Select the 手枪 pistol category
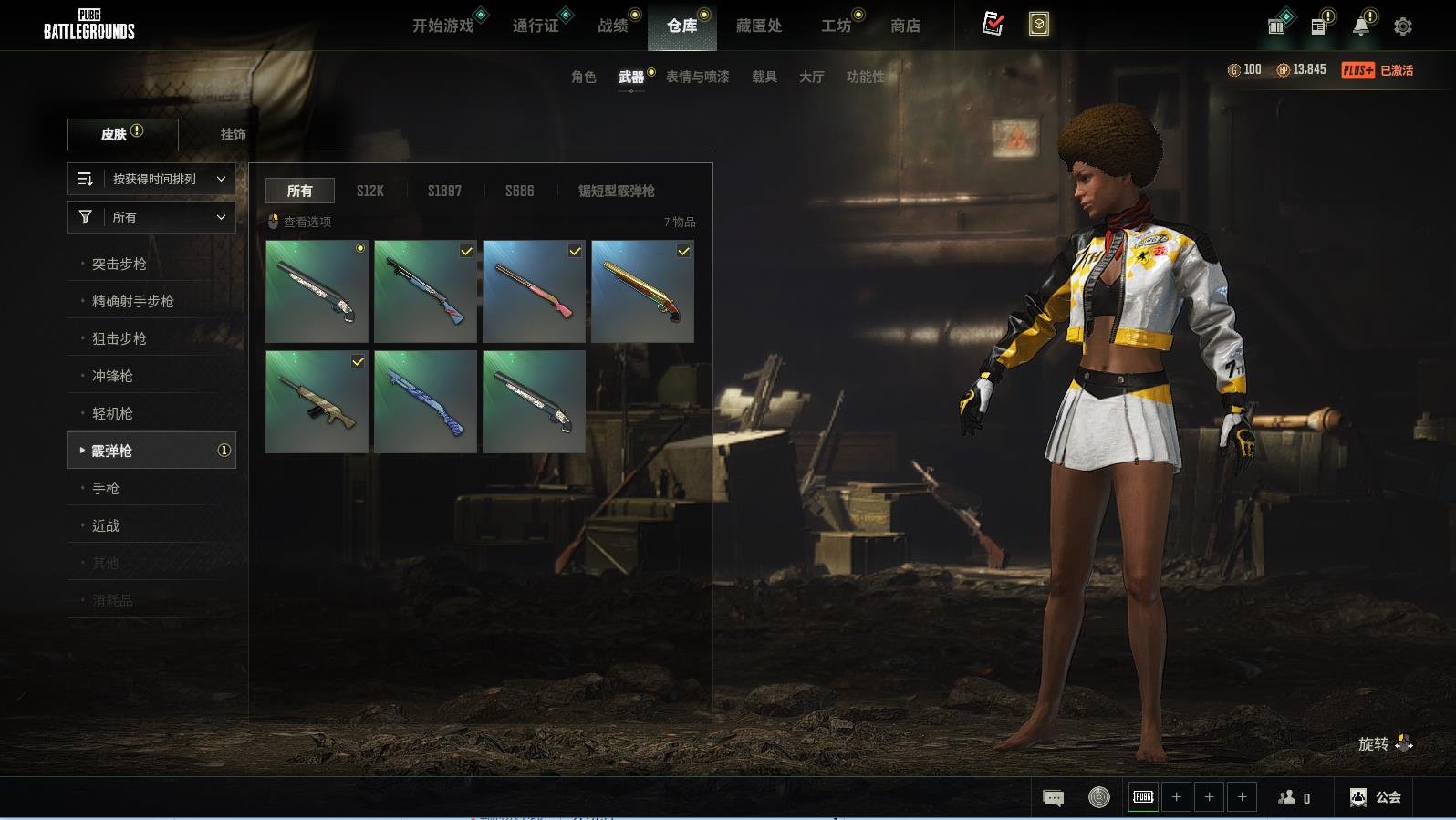The width and height of the screenshot is (1456, 820). click(106, 488)
